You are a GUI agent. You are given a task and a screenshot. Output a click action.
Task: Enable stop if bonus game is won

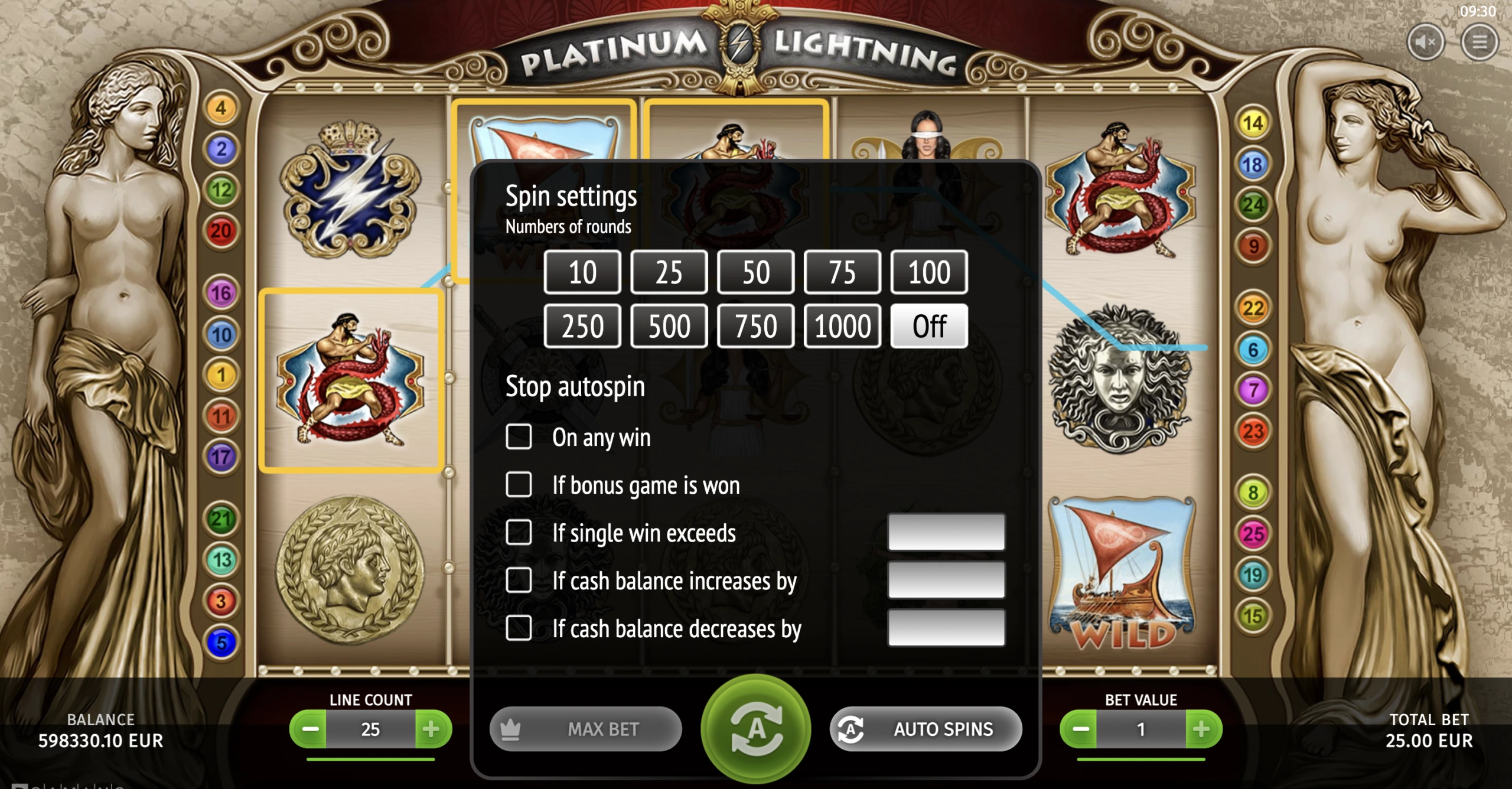[519, 485]
